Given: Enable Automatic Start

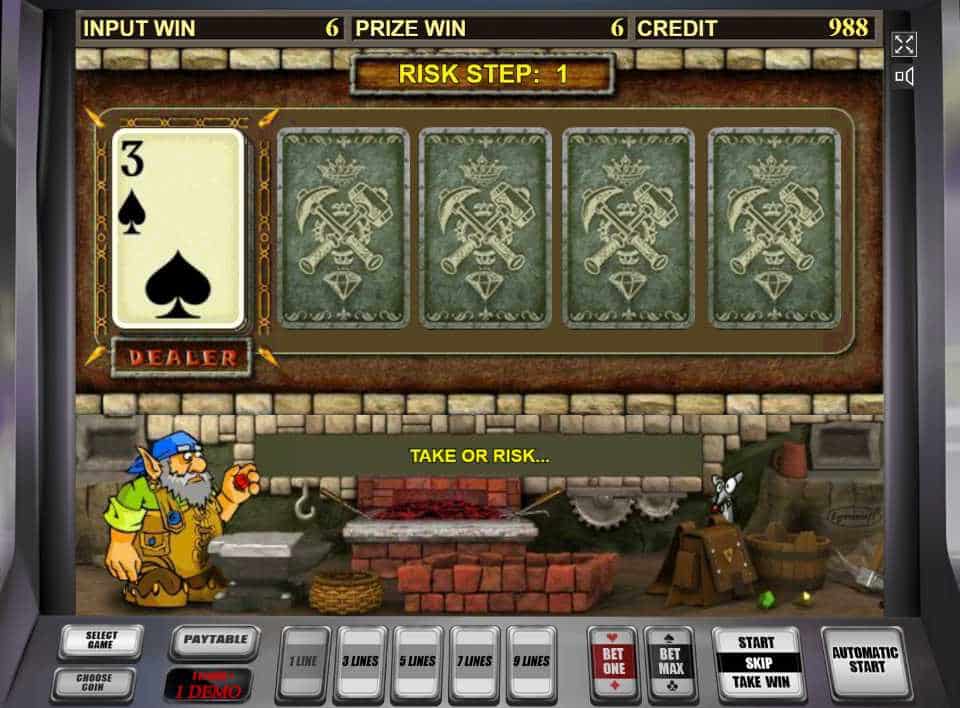Looking at the screenshot, I should [x=865, y=660].
